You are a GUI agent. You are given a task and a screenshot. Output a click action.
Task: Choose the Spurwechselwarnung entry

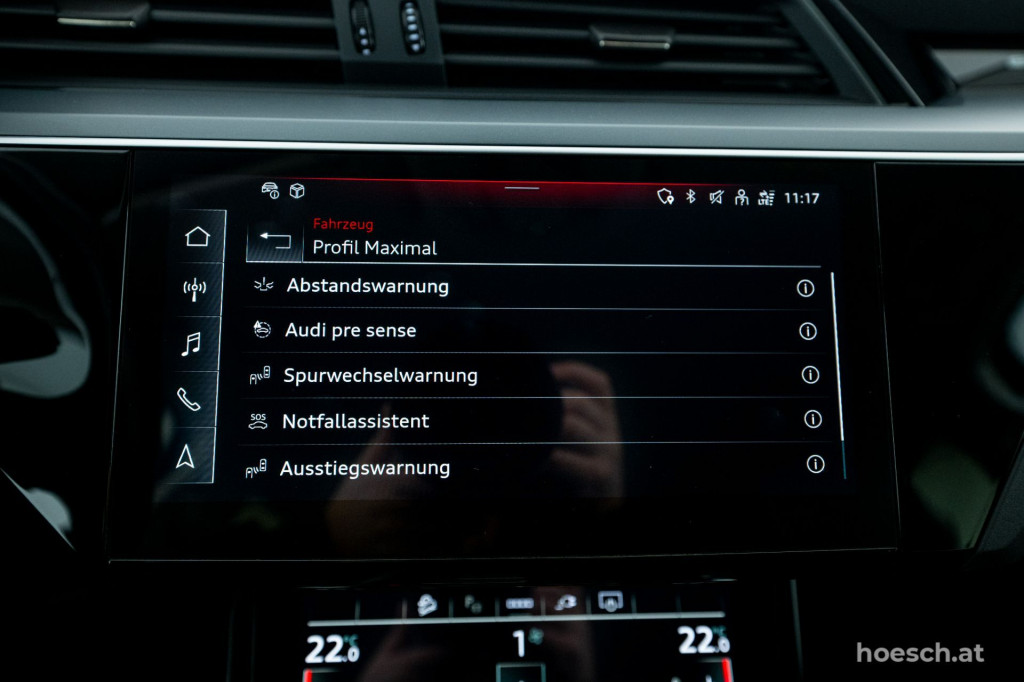tap(380, 375)
